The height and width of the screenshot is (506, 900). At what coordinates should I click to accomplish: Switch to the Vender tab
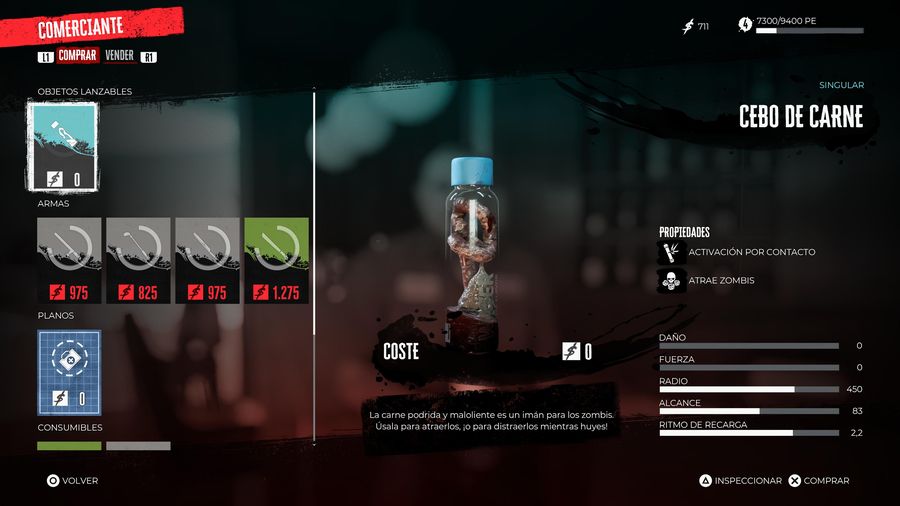point(119,56)
